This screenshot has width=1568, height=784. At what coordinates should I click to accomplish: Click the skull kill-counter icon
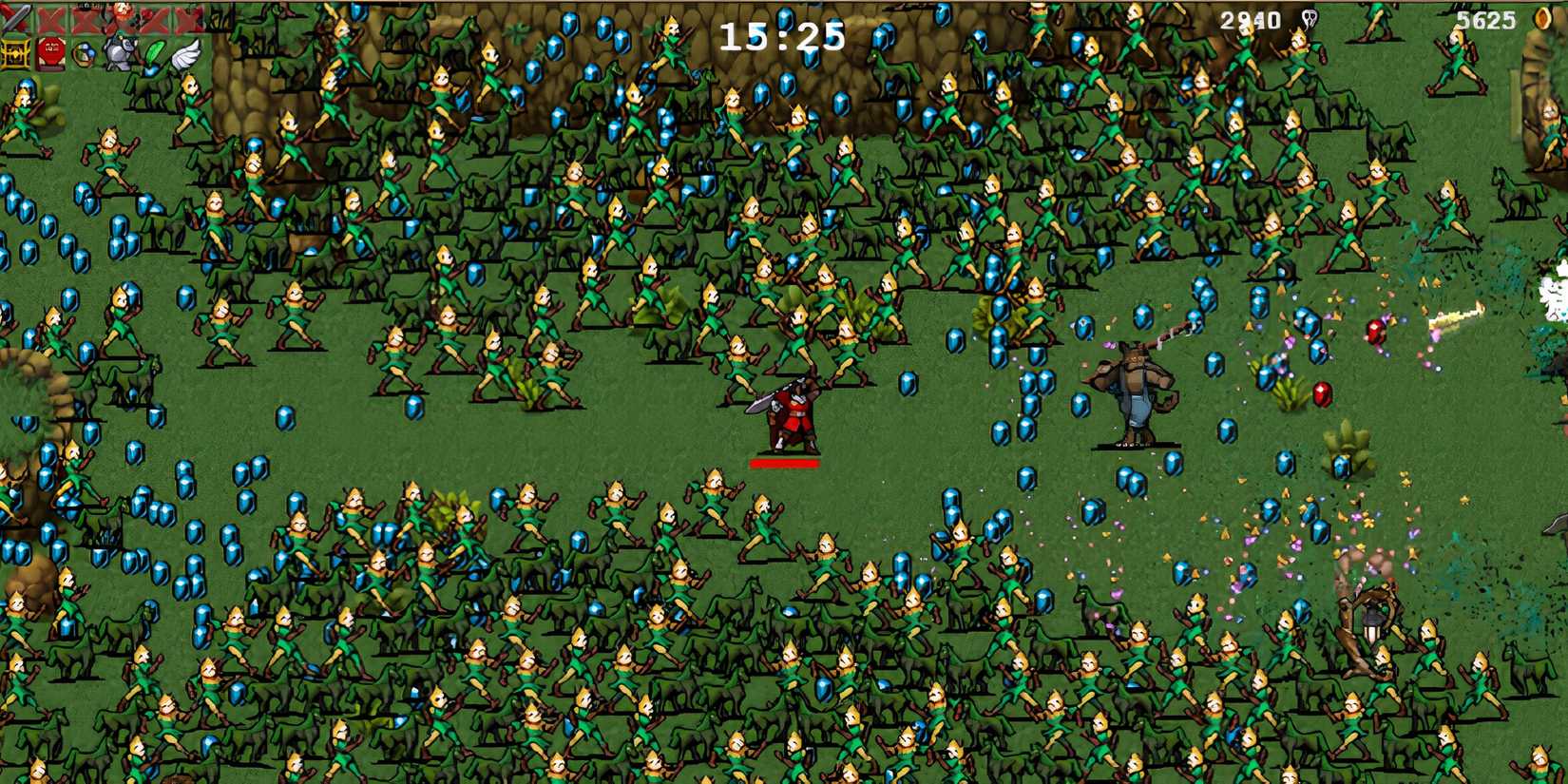[1311, 17]
